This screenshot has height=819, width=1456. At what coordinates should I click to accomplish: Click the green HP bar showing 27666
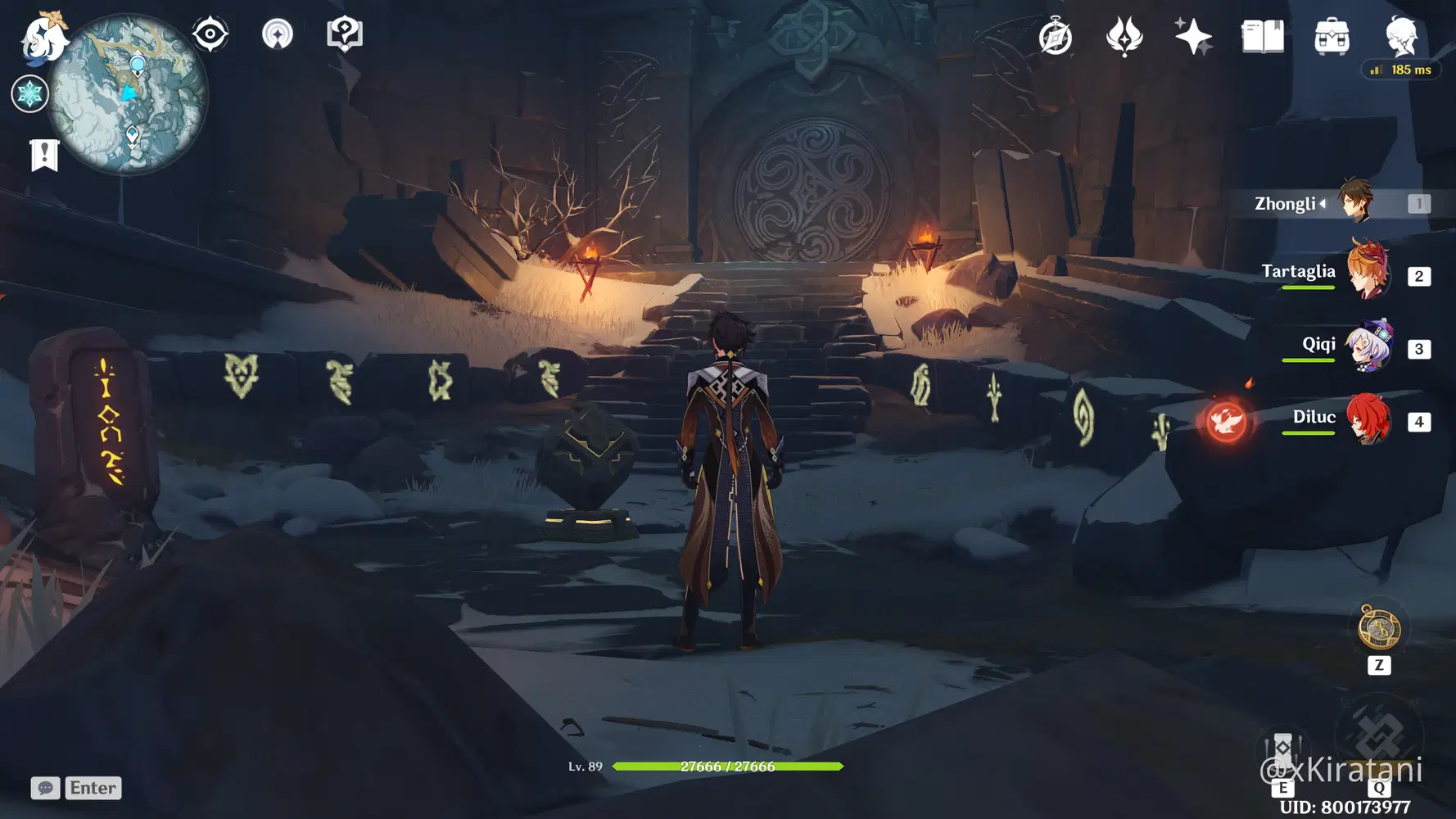(727, 767)
